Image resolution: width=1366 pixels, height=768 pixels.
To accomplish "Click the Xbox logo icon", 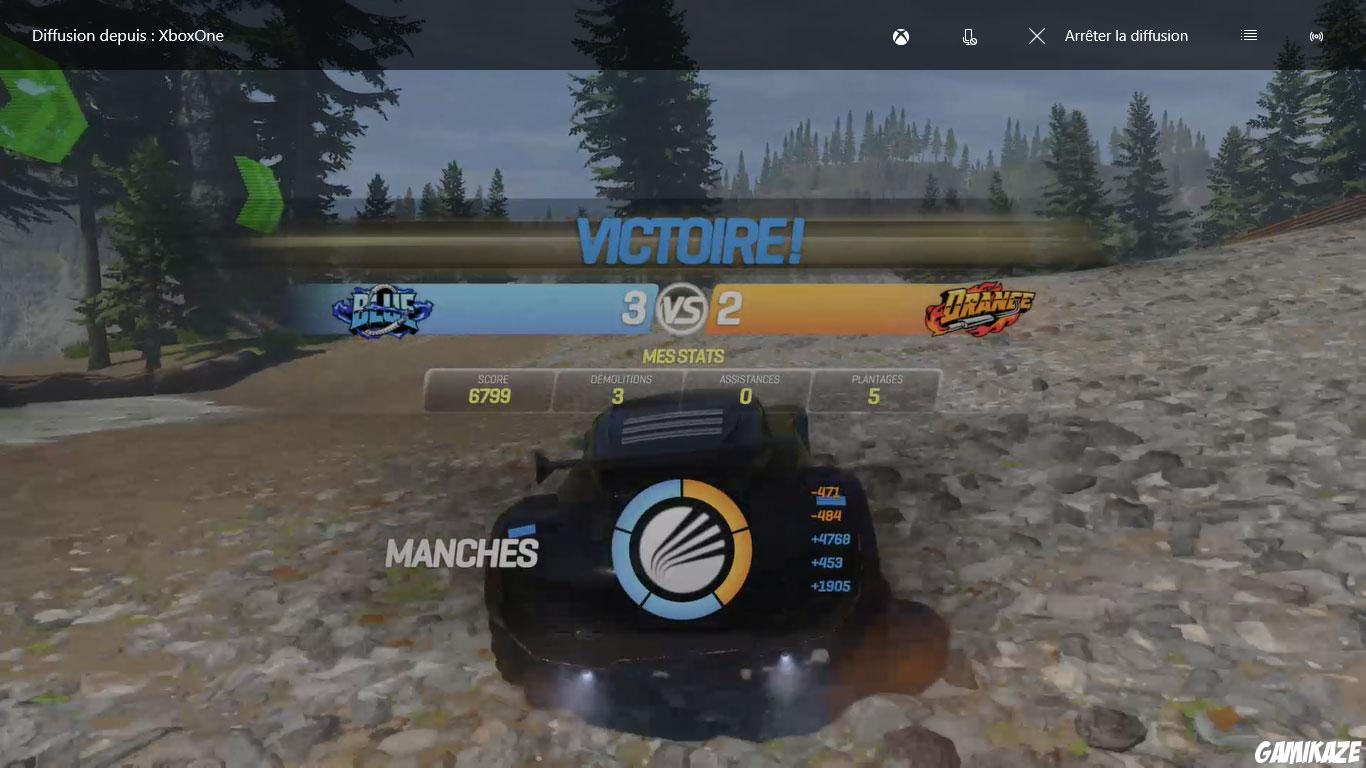I will [899, 36].
